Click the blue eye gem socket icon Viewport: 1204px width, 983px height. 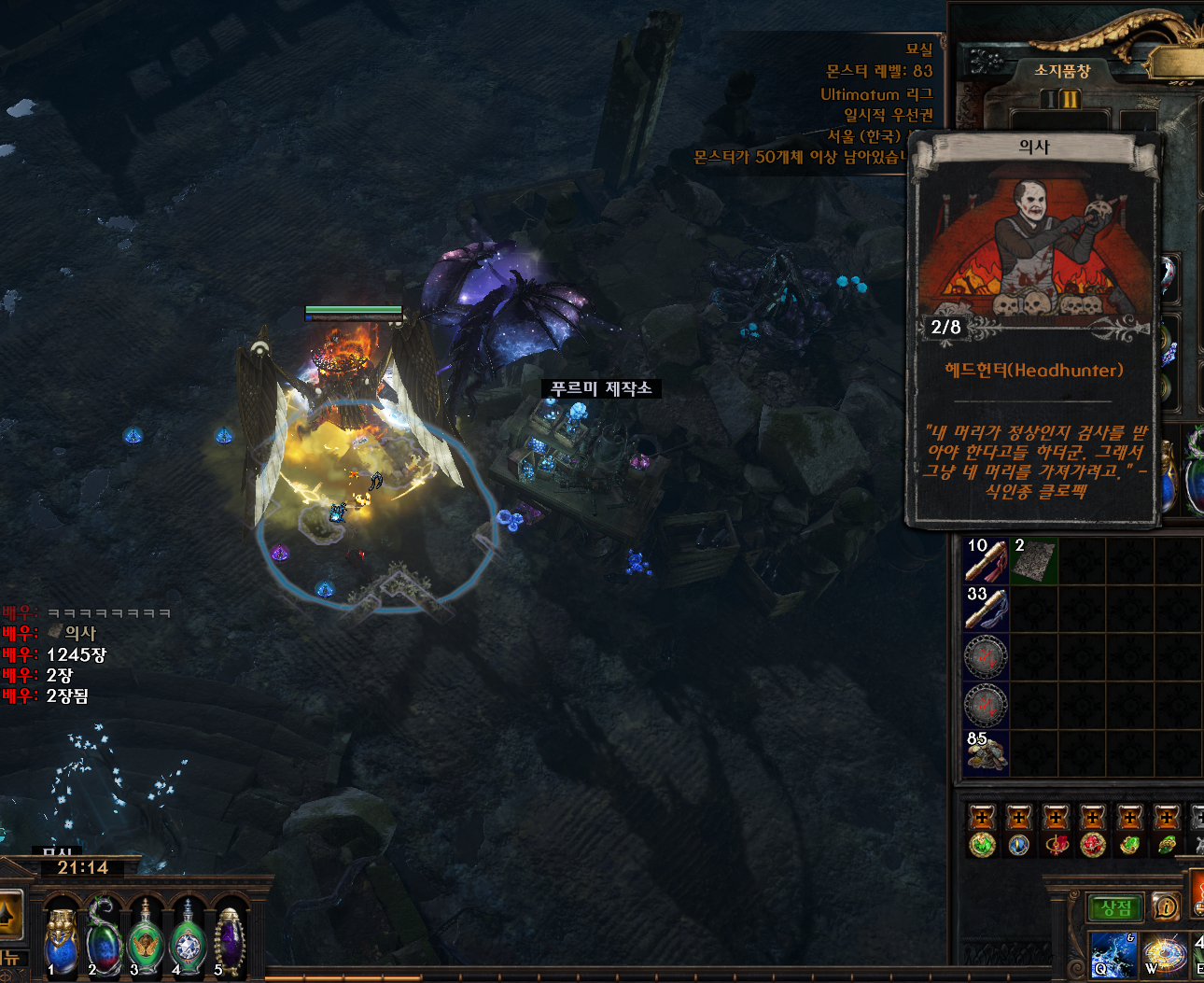coord(1018,845)
